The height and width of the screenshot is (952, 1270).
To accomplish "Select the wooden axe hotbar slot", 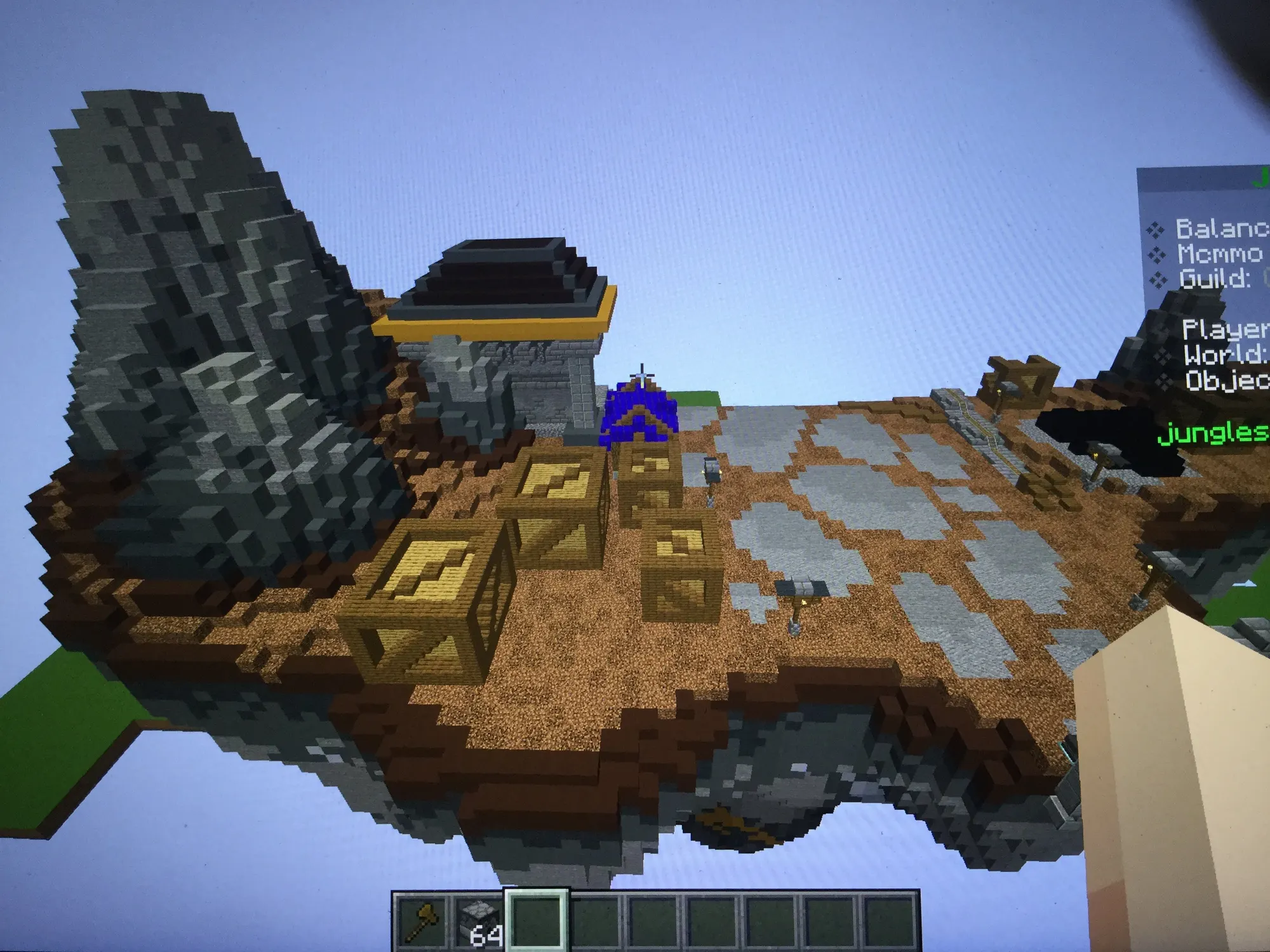I will click(x=421, y=922).
